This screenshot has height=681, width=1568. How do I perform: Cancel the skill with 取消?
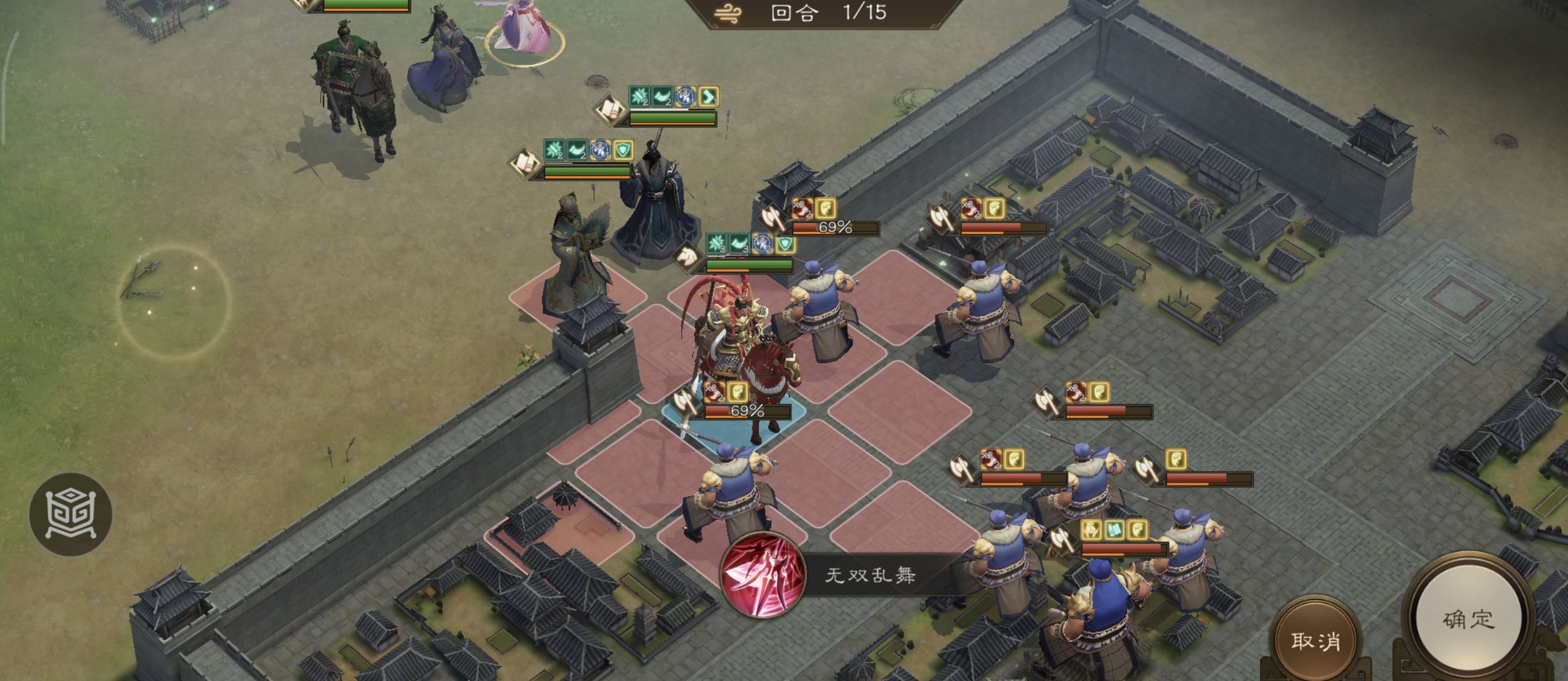click(1315, 640)
